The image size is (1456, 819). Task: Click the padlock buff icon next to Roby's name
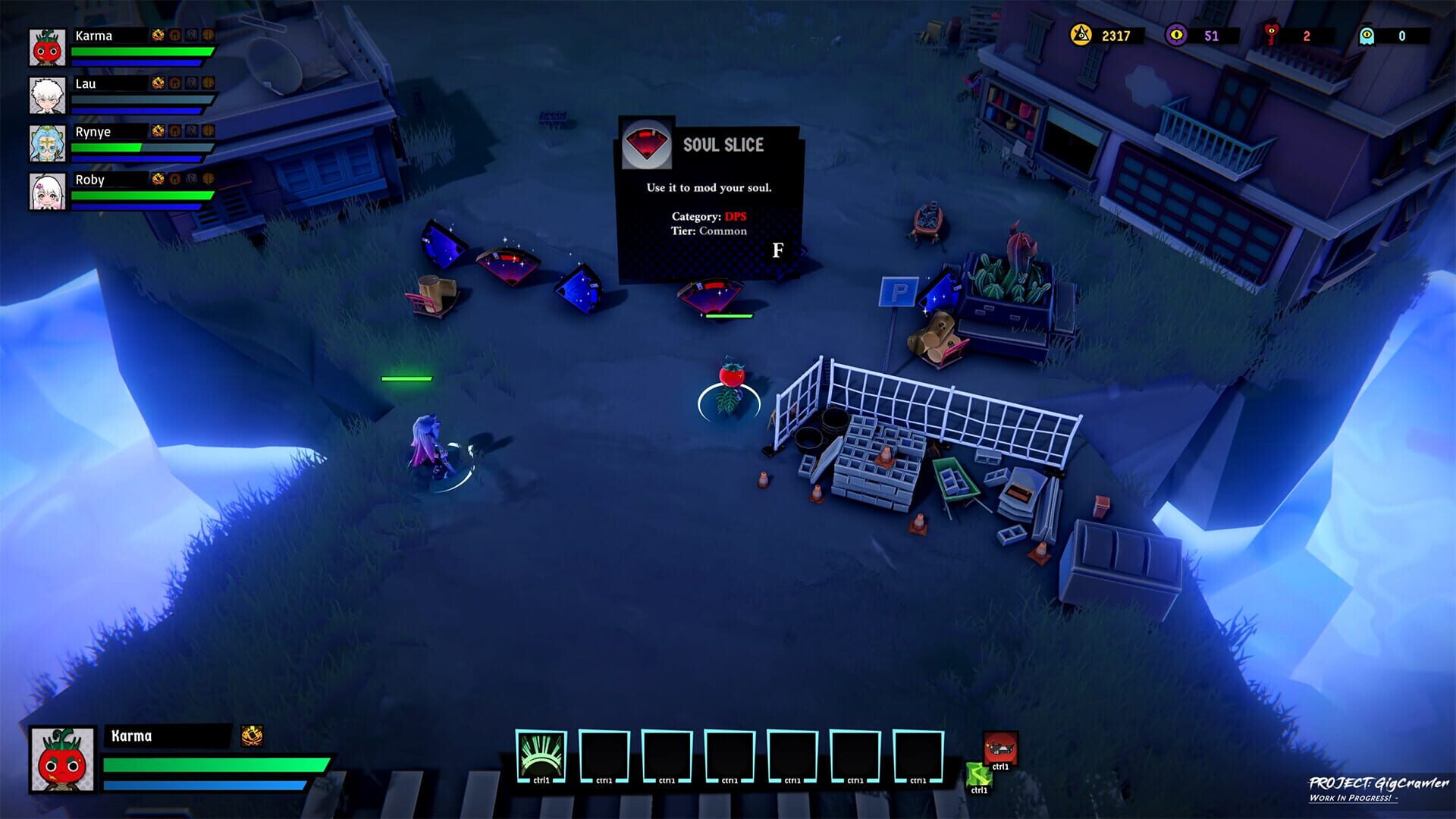pos(174,180)
